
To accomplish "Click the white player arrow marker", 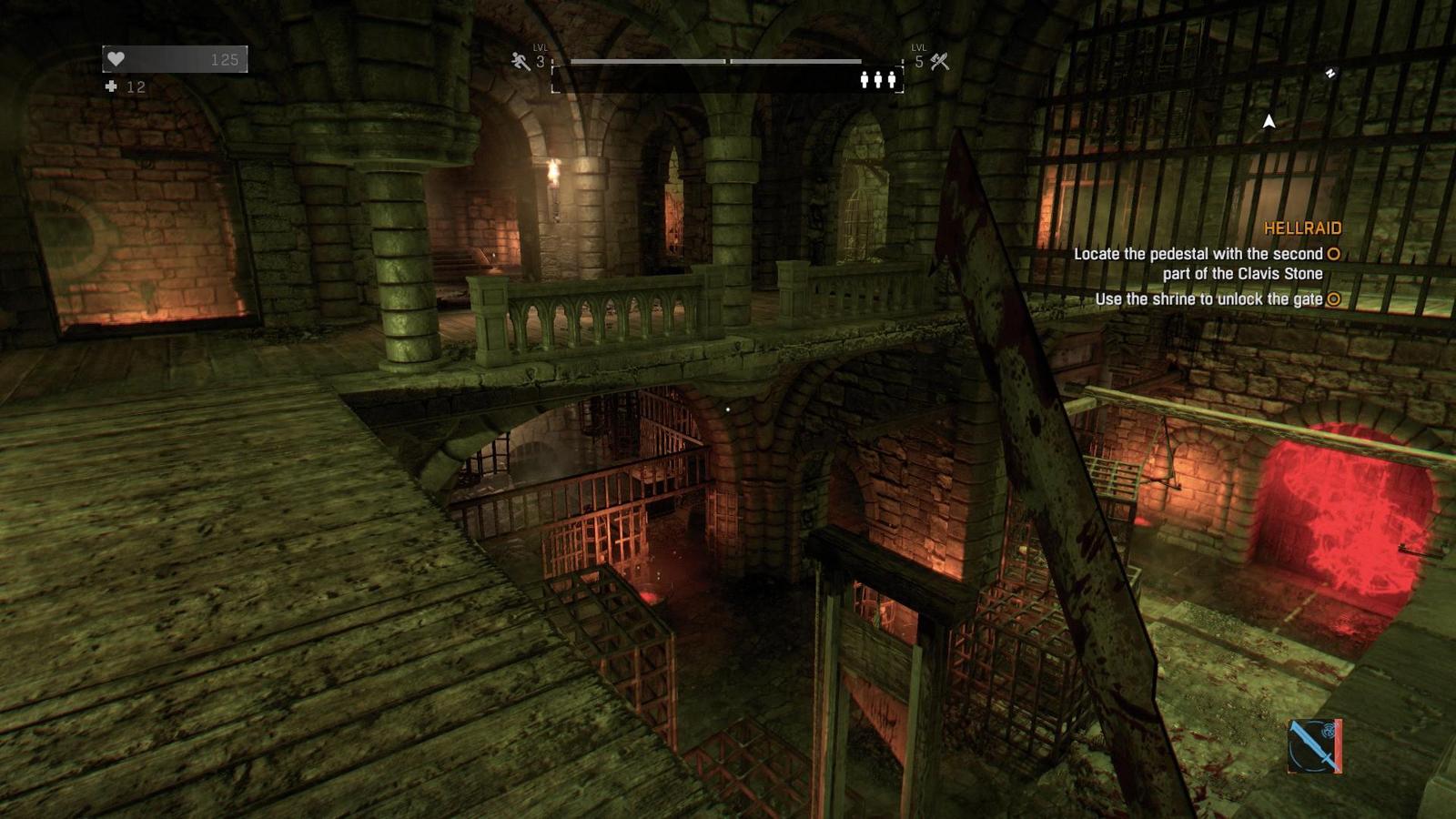I will point(1269,121).
